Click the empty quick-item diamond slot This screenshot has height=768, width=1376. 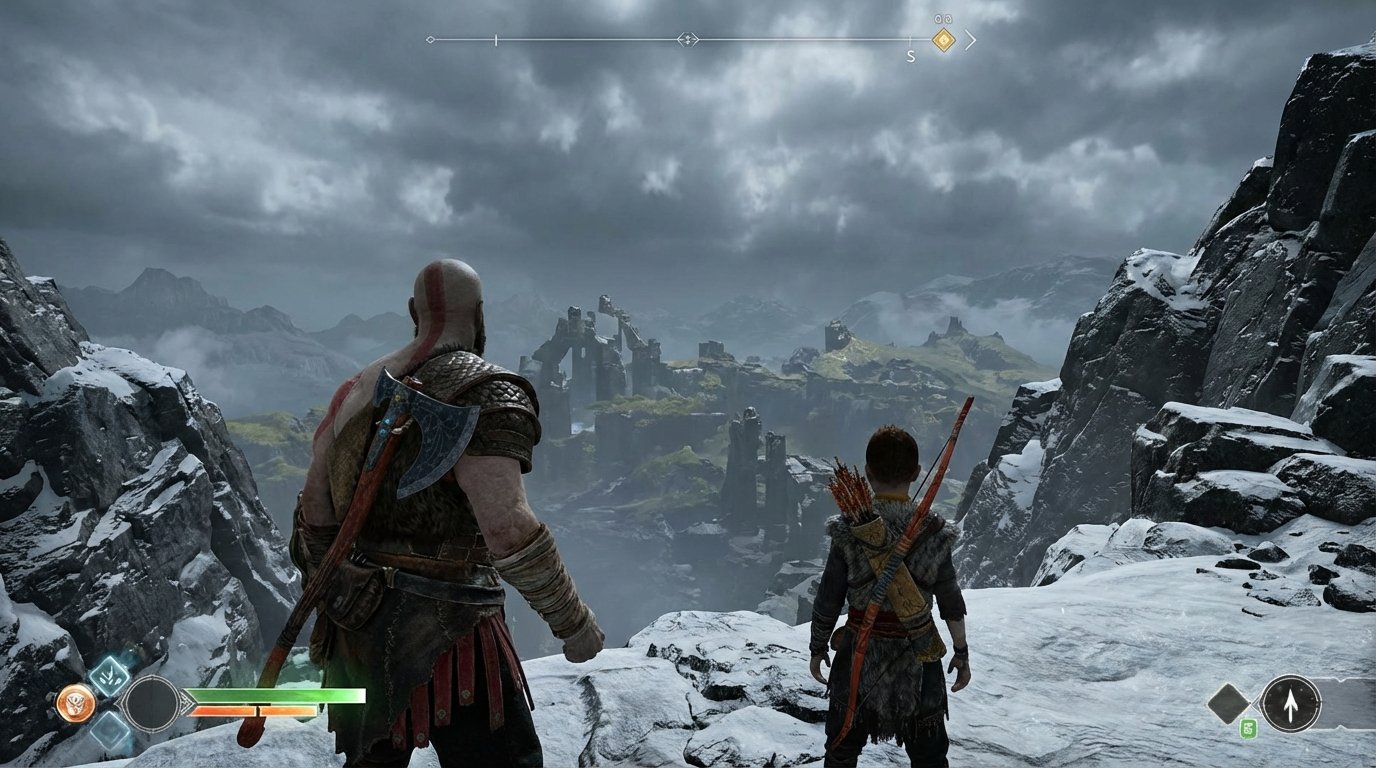pyautogui.click(x=1228, y=704)
